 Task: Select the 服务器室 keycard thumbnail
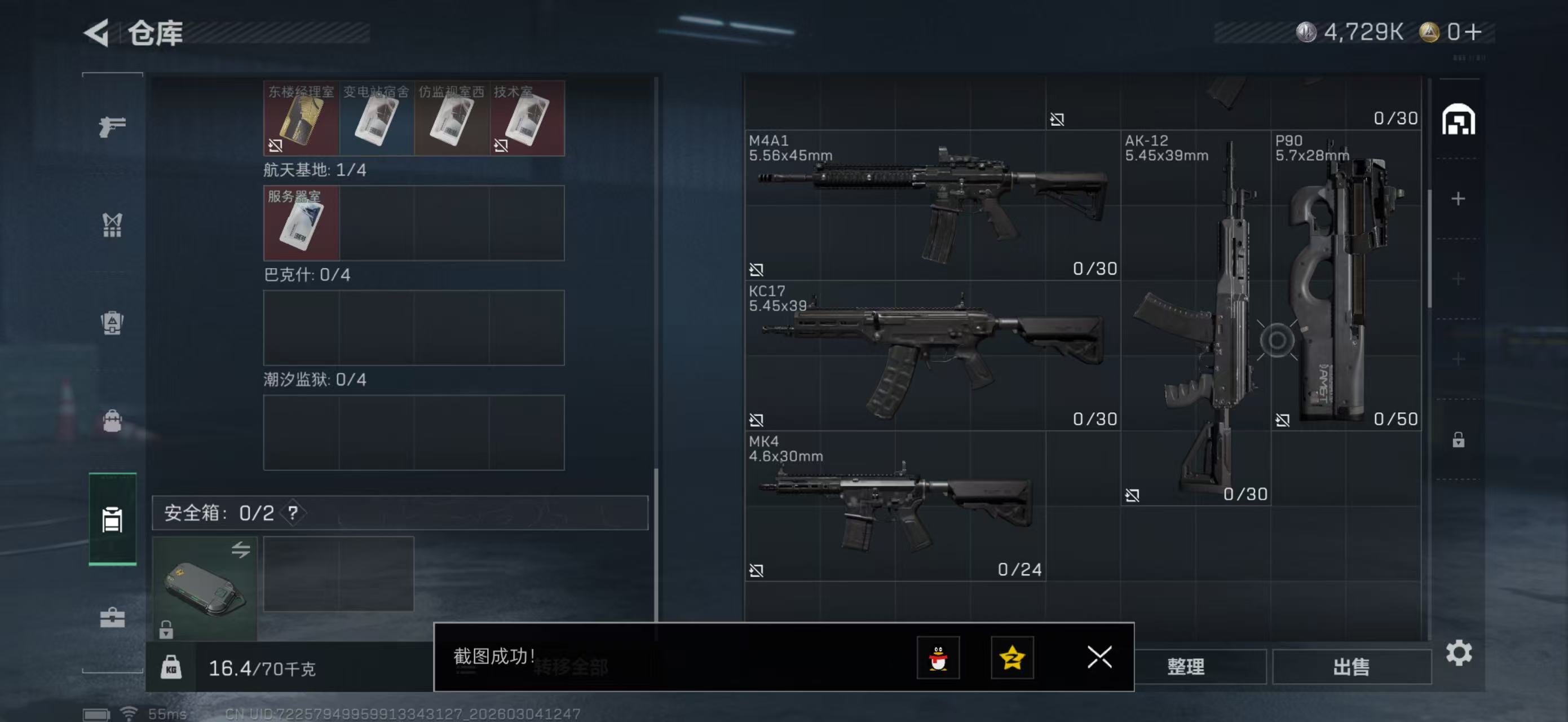pos(300,223)
